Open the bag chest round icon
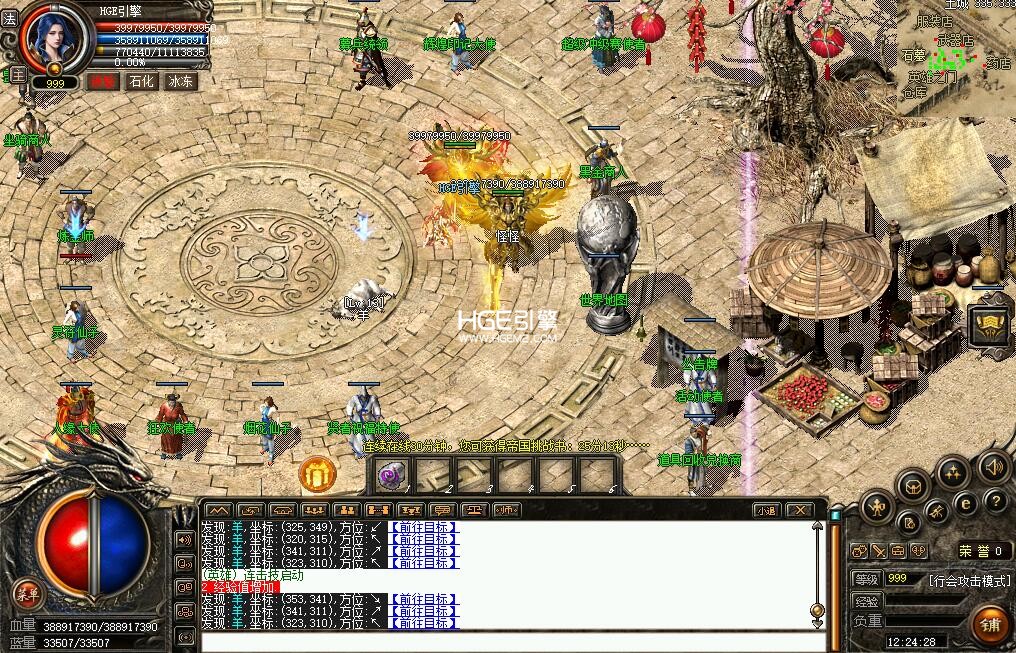This screenshot has height=653, width=1016. (911, 487)
